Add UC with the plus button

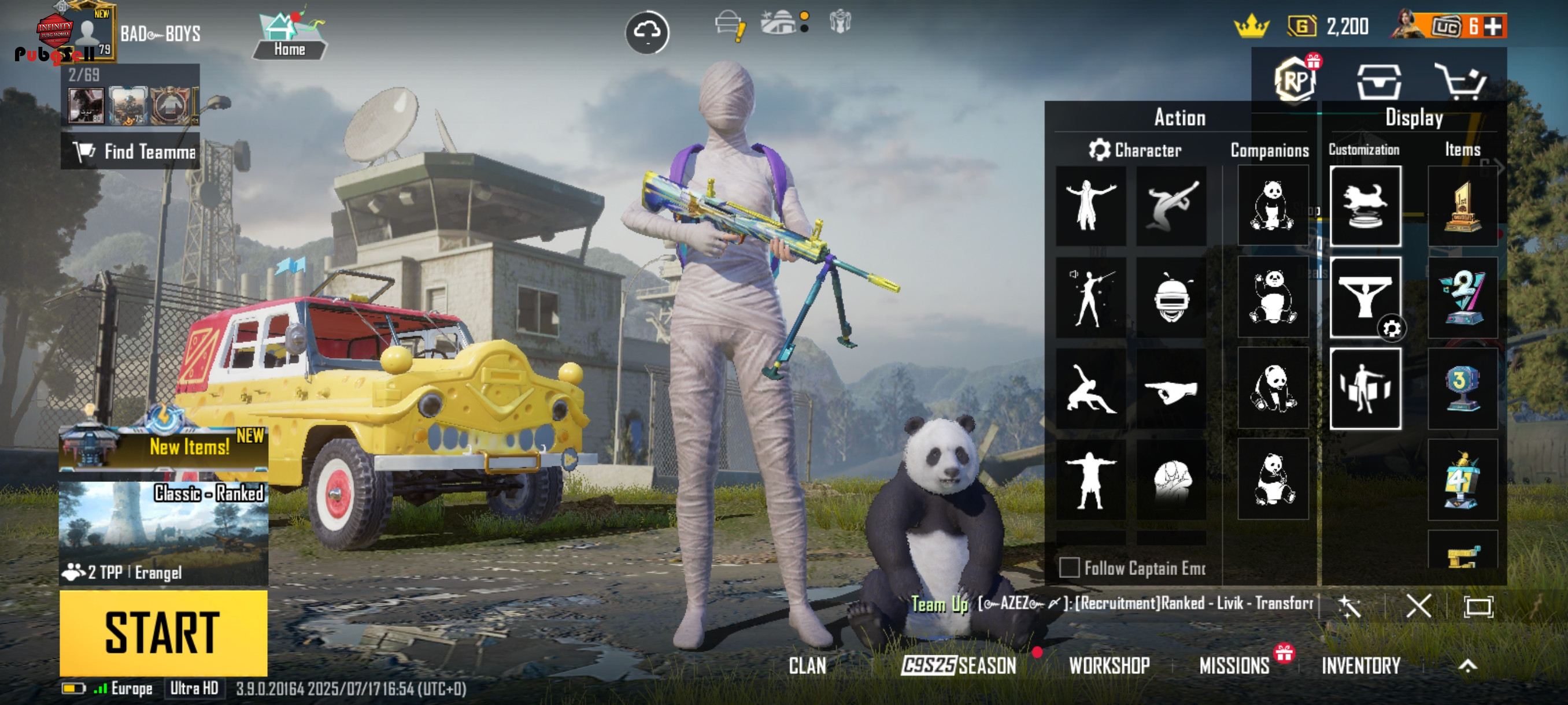(x=1493, y=26)
